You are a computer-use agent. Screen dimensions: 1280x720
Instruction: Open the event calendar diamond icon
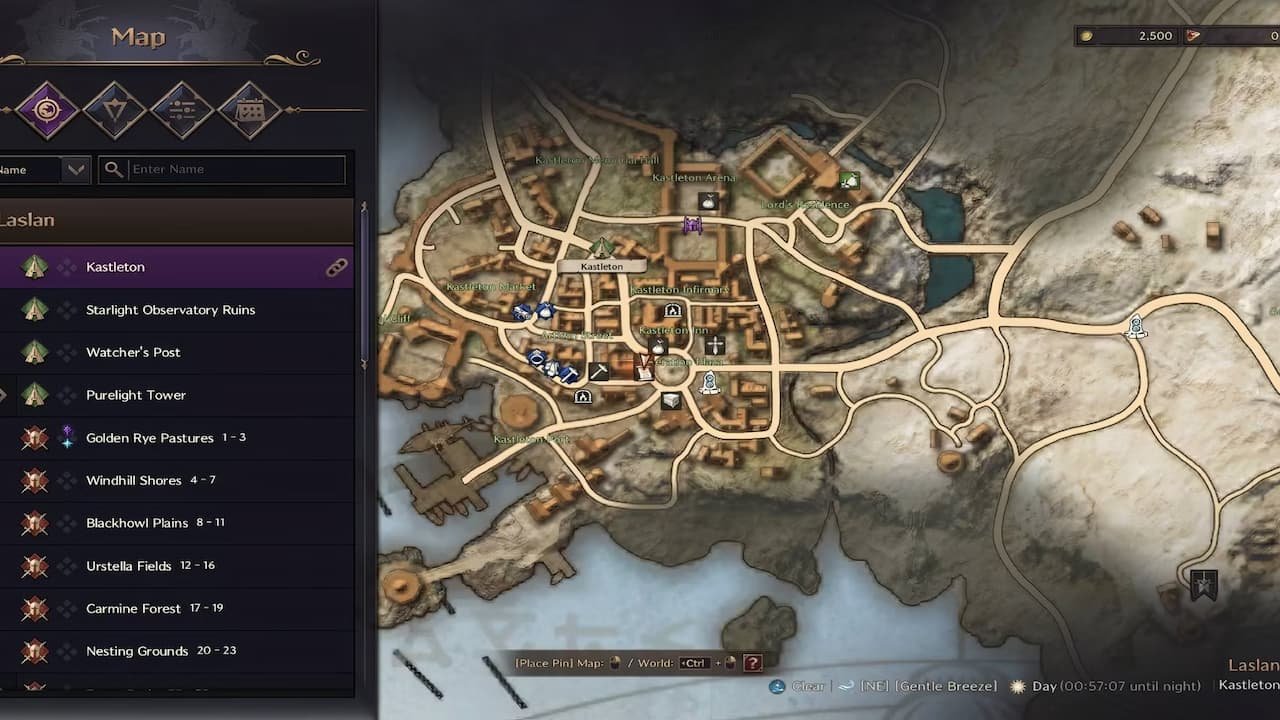250,110
